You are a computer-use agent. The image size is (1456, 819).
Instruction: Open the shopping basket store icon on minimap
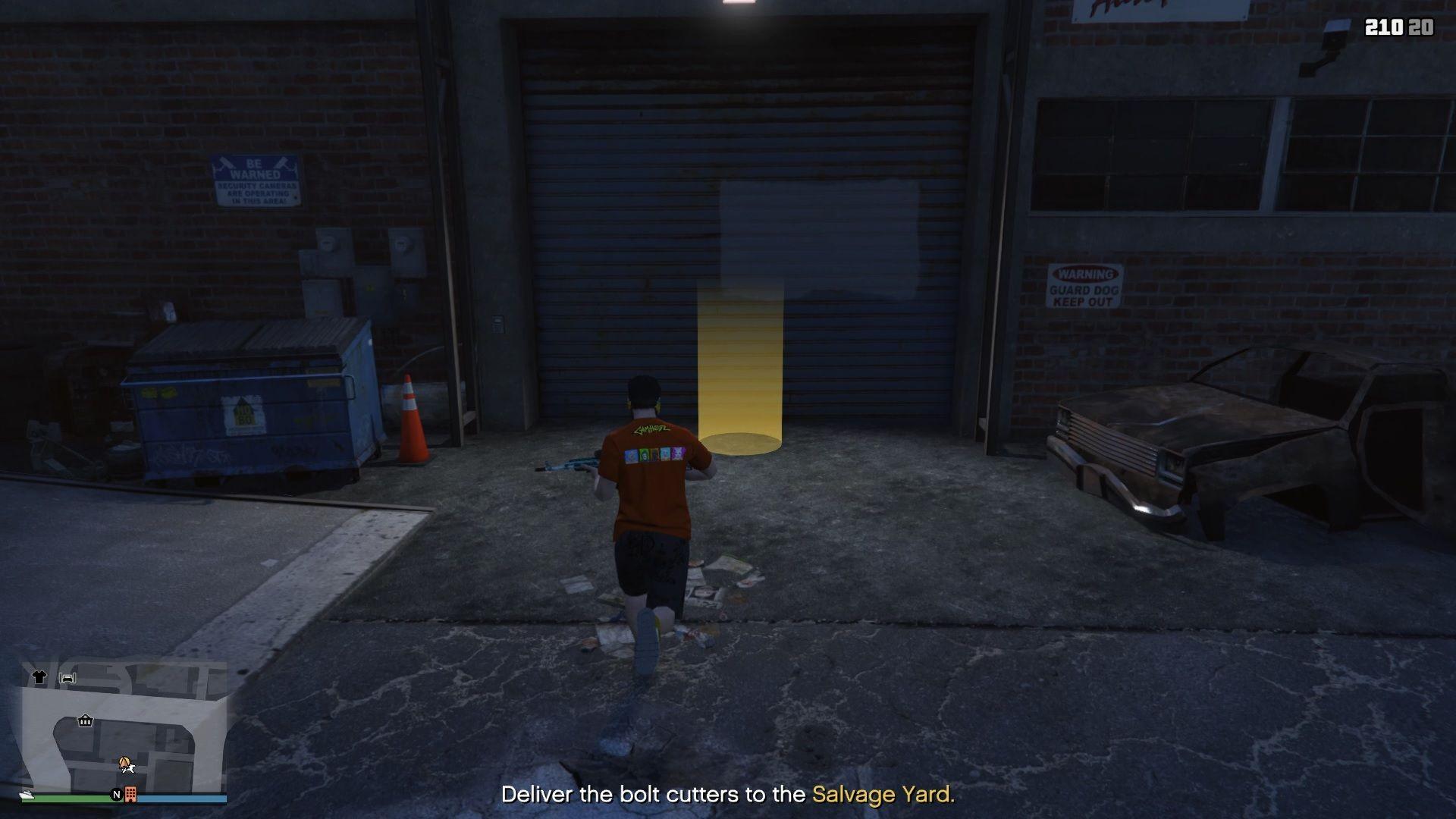[x=85, y=720]
